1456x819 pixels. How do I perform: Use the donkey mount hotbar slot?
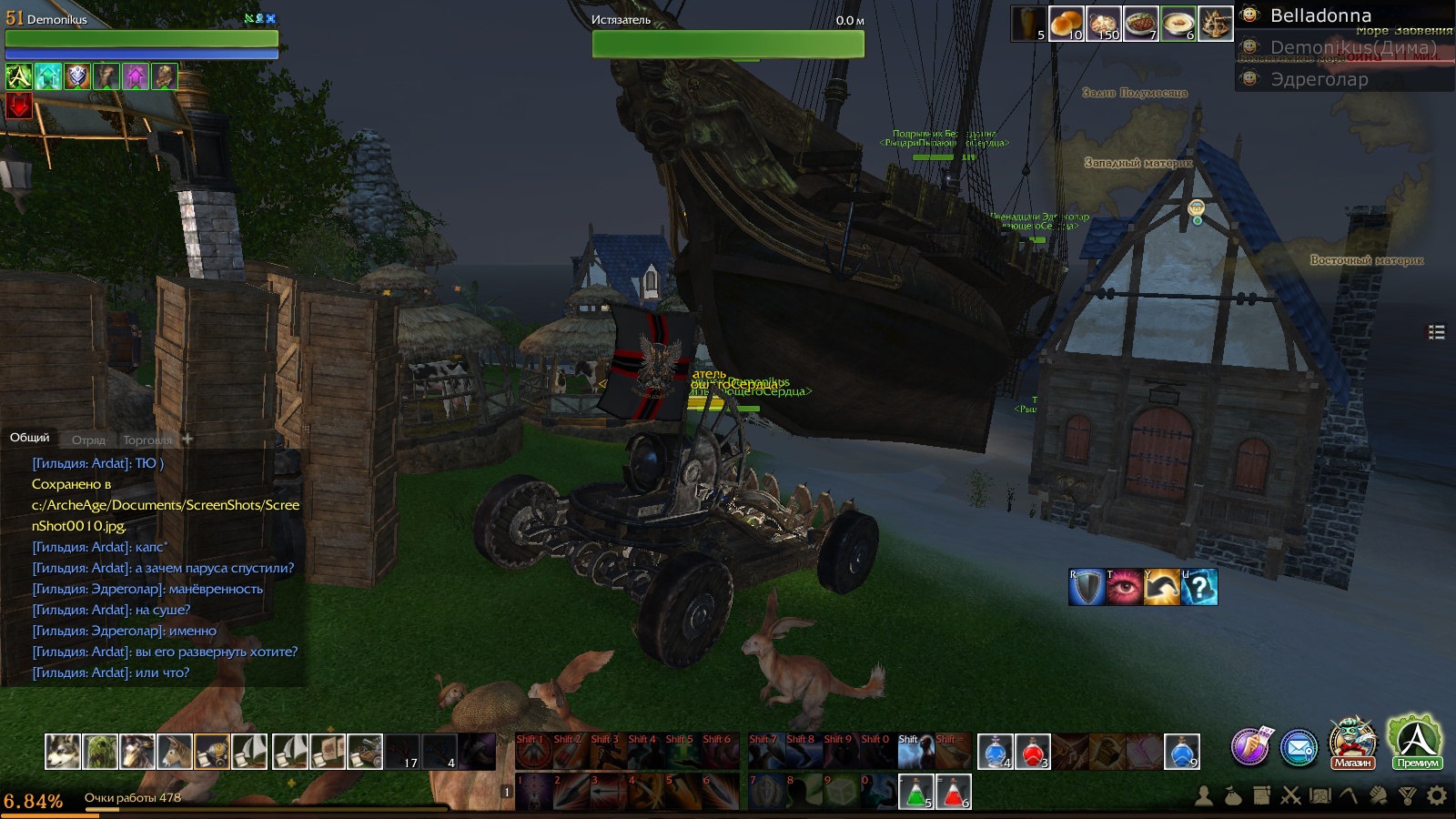click(175, 752)
